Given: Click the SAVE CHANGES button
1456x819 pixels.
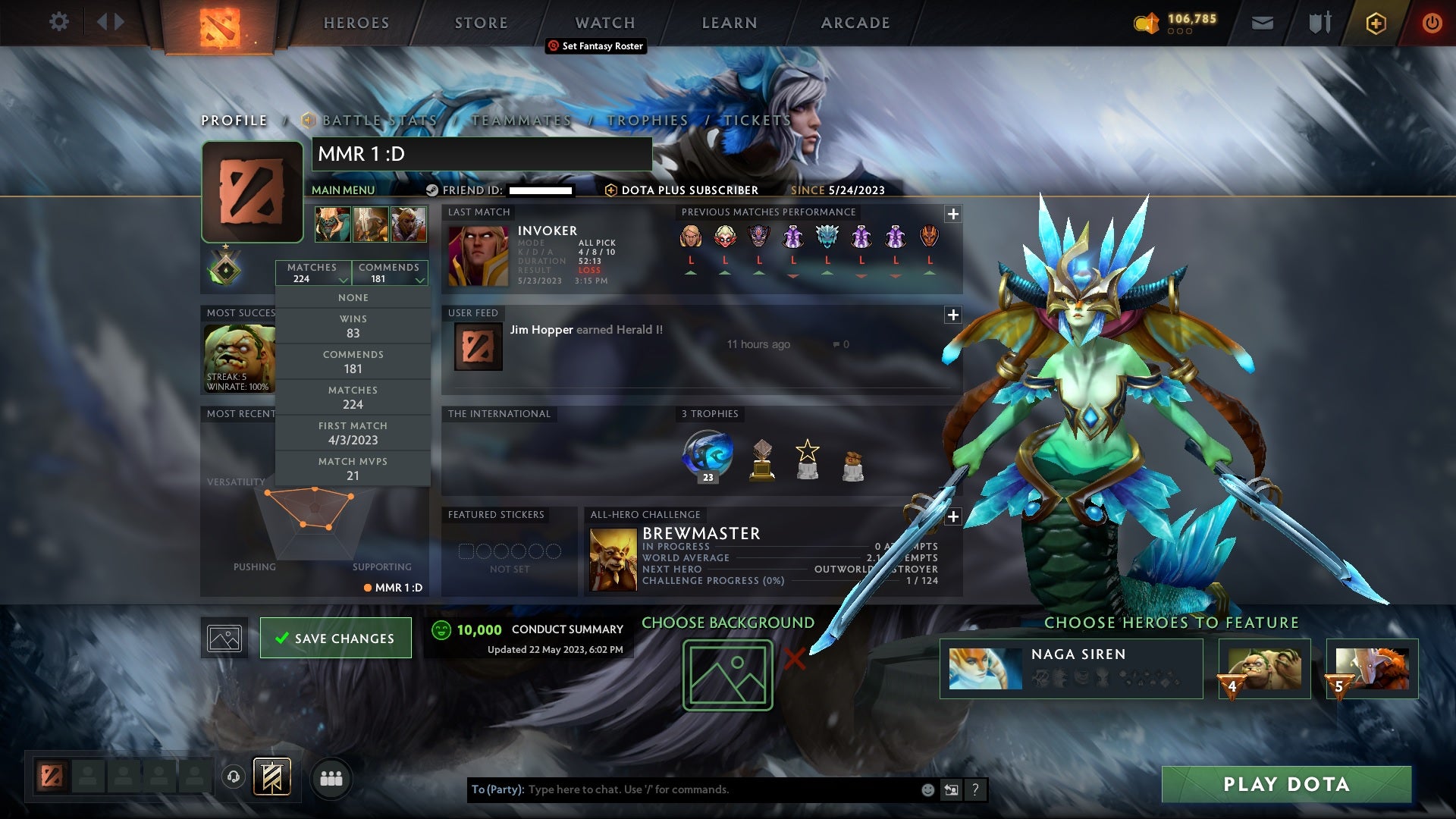Looking at the screenshot, I should pos(335,638).
